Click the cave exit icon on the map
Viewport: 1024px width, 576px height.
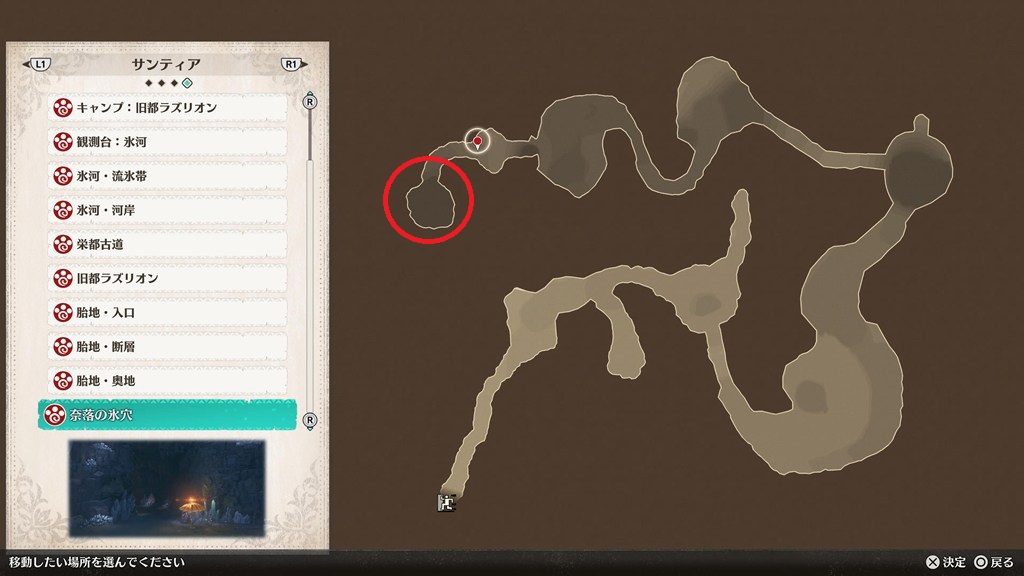pyautogui.click(x=446, y=502)
